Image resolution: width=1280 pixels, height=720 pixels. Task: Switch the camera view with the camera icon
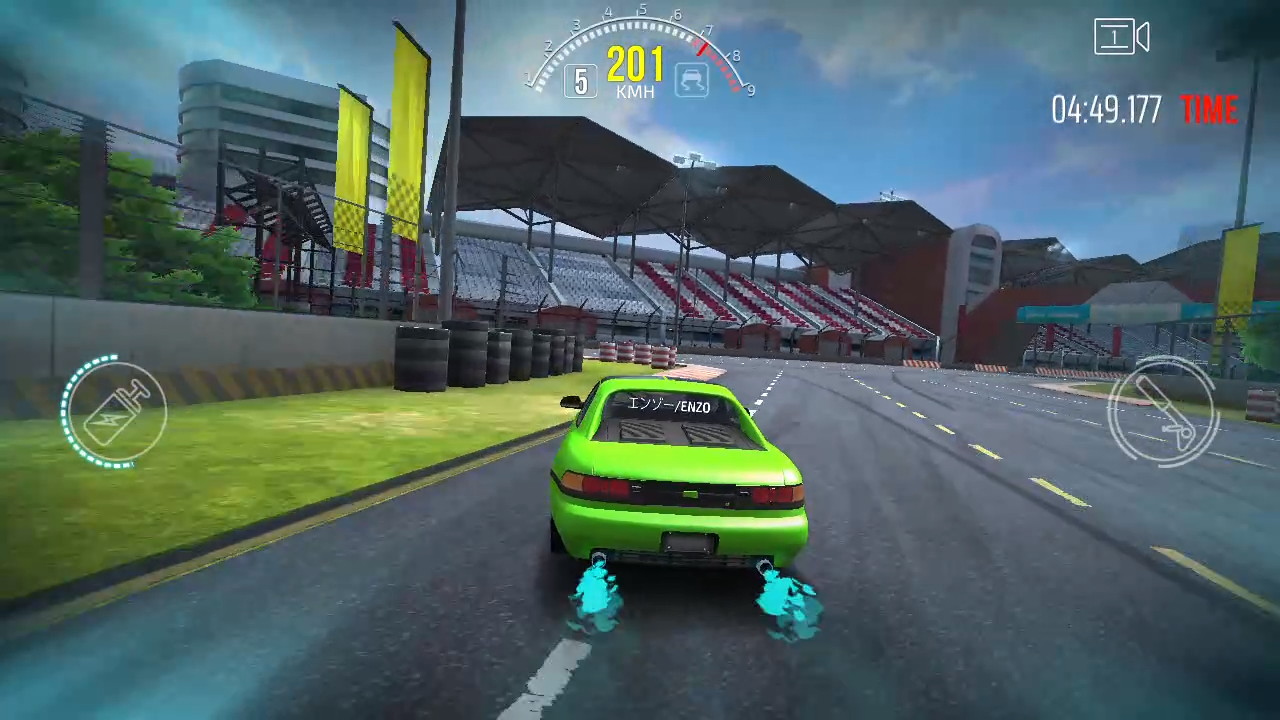coord(1121,38)
